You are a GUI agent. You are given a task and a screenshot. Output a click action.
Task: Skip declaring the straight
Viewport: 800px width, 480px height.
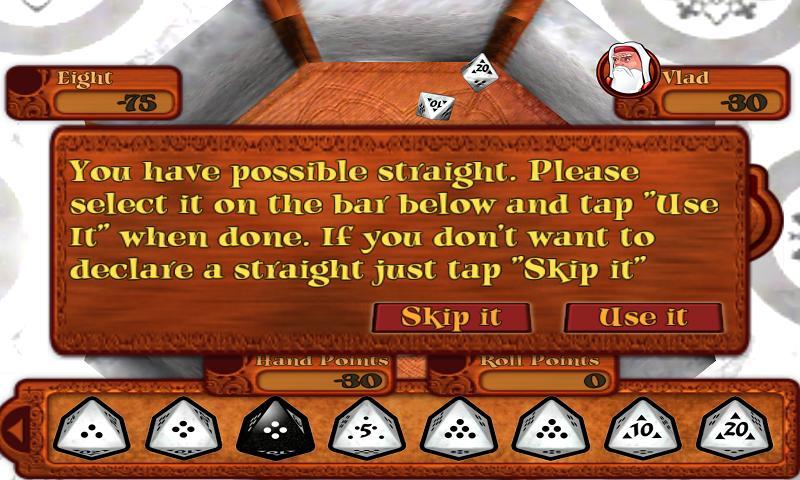tap(450, 317)
